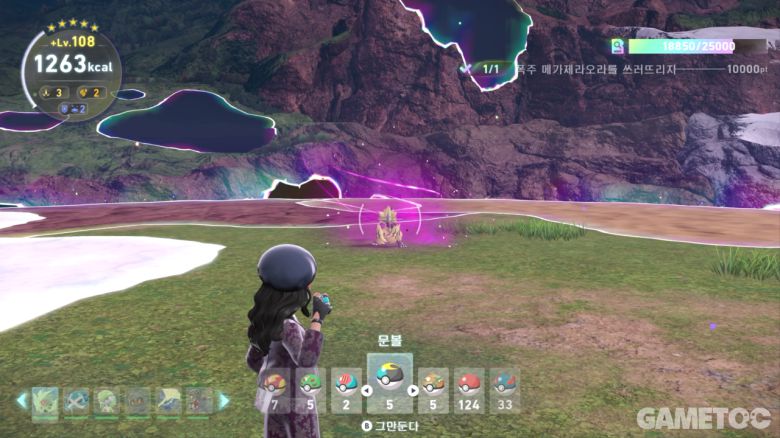Click the right arrow beside the Moon Ball
This screenshot has height=438, width=780.
click(x=414, y=390)
